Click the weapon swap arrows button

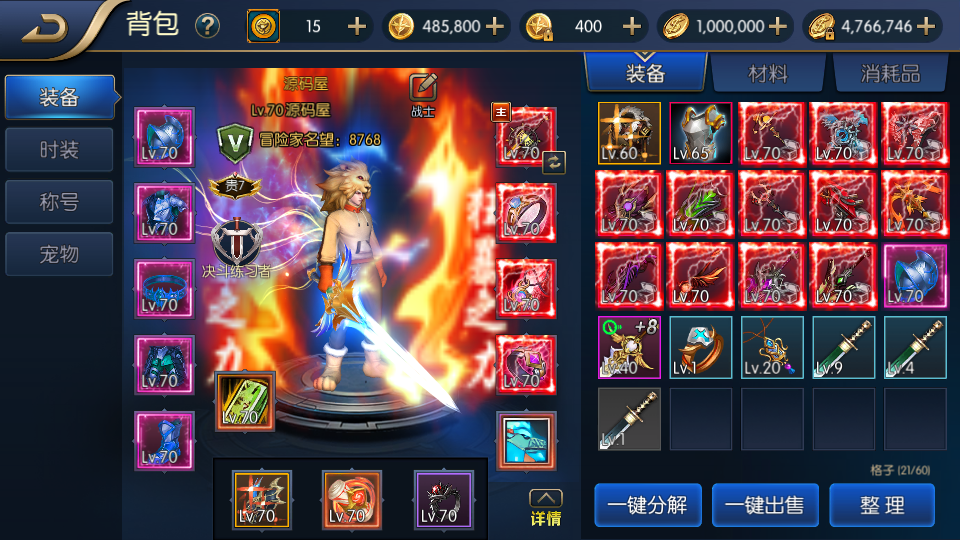tap(554, 162)
